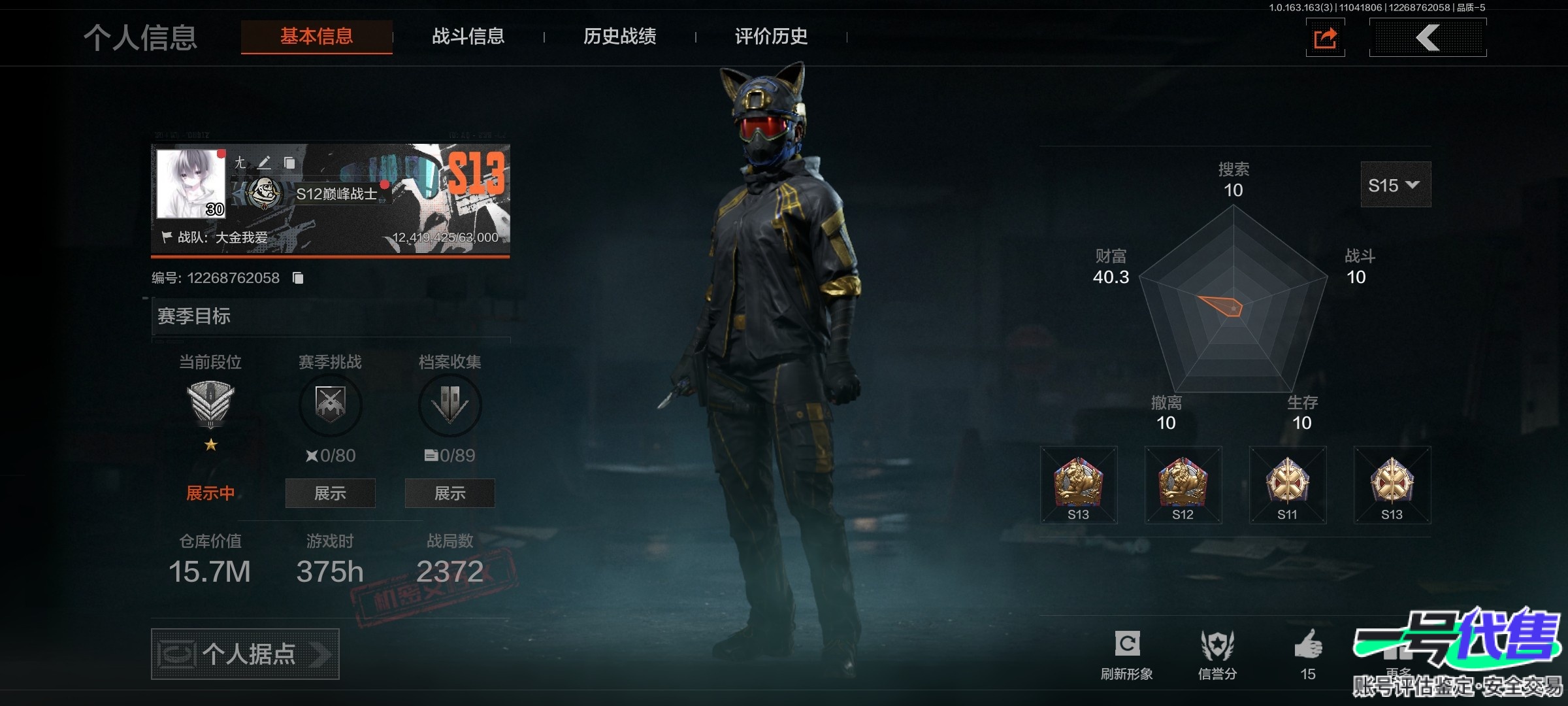The width and height of the screenshot is (1568, 706).
Task: Switch to the 战斗信息 tab
Action: [x=468, y=37]
